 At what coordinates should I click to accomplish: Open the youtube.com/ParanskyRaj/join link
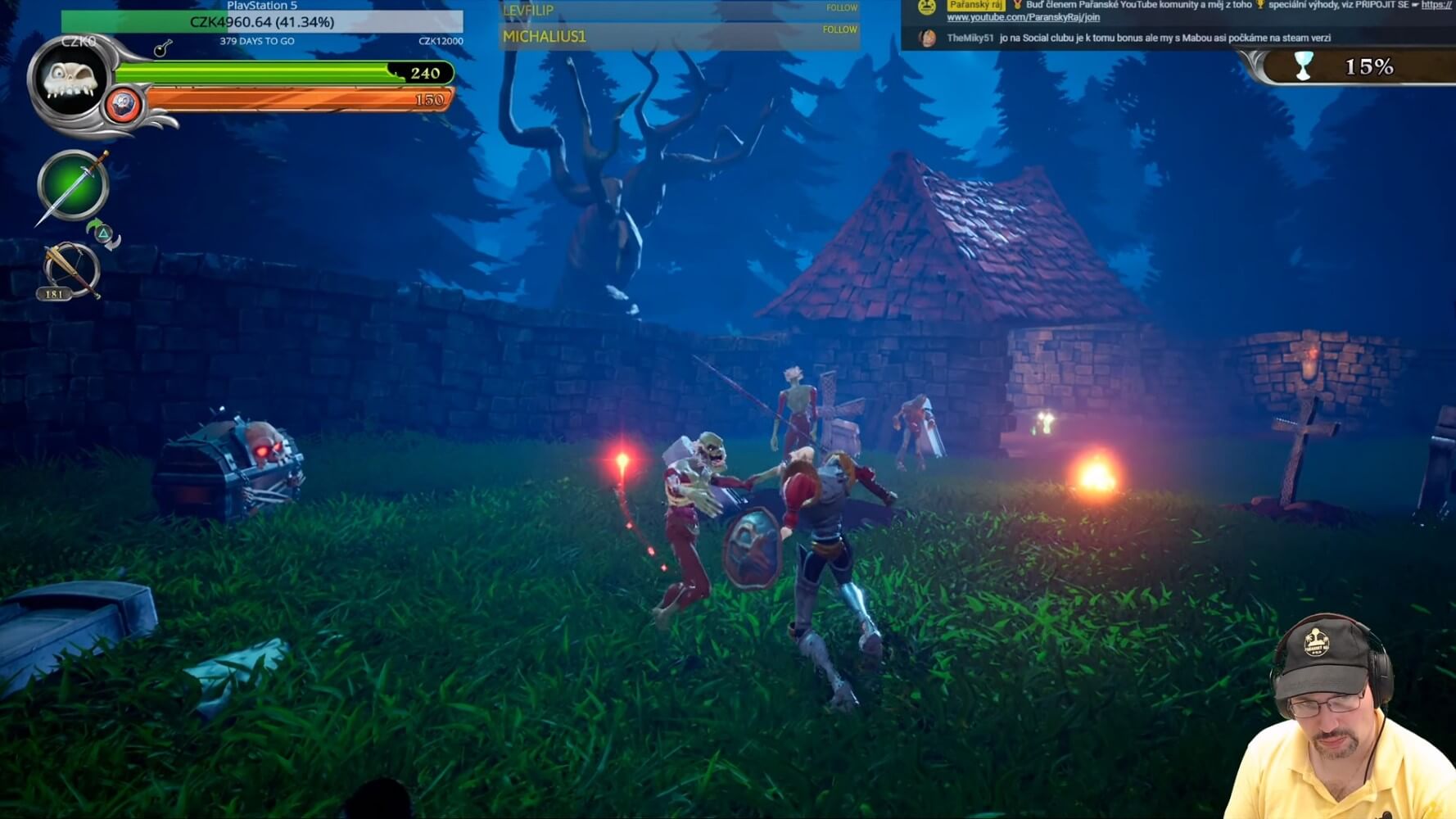coord(1023,17)
